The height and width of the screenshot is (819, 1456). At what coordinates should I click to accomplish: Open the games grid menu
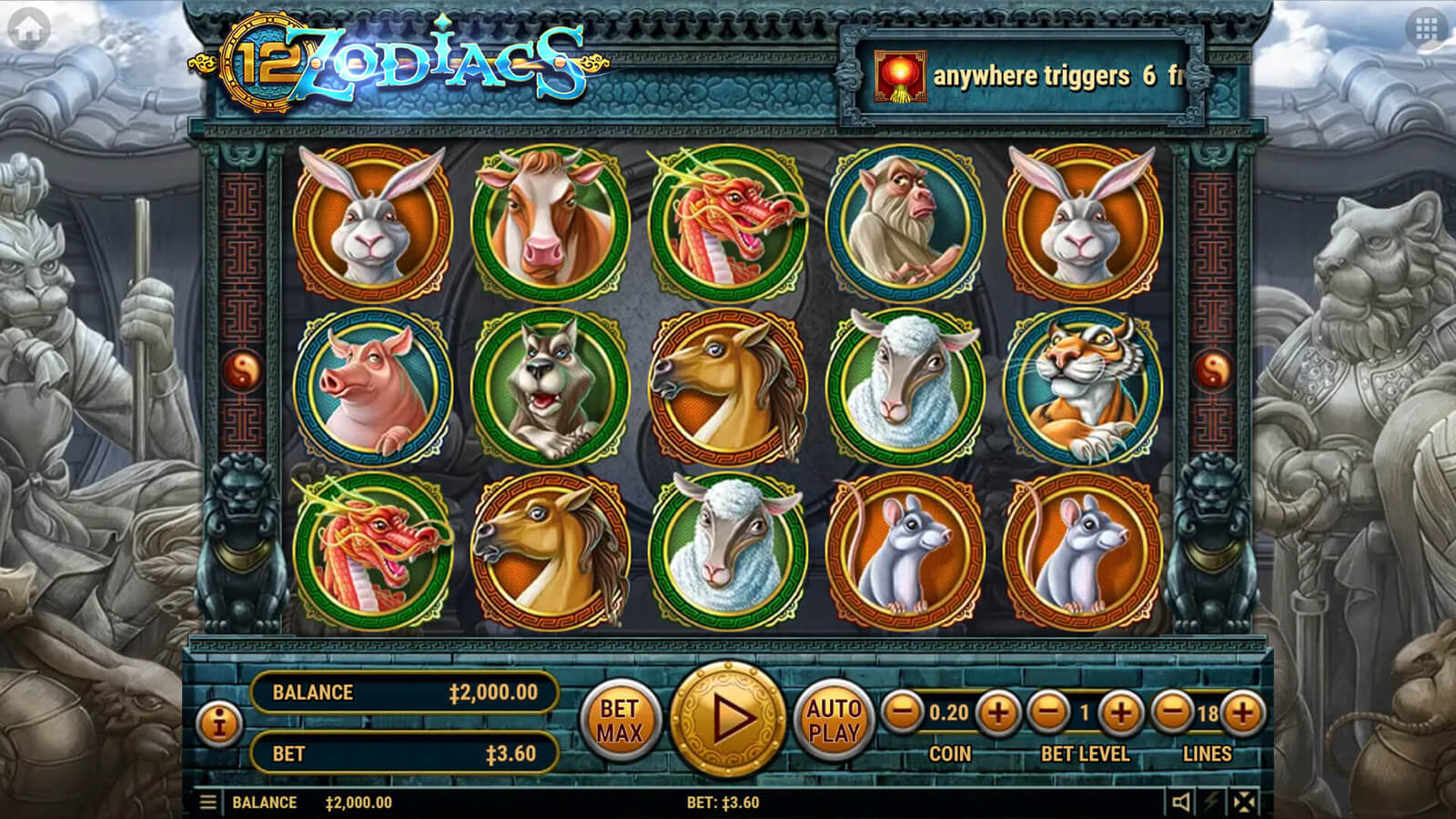click(1426, 29)
